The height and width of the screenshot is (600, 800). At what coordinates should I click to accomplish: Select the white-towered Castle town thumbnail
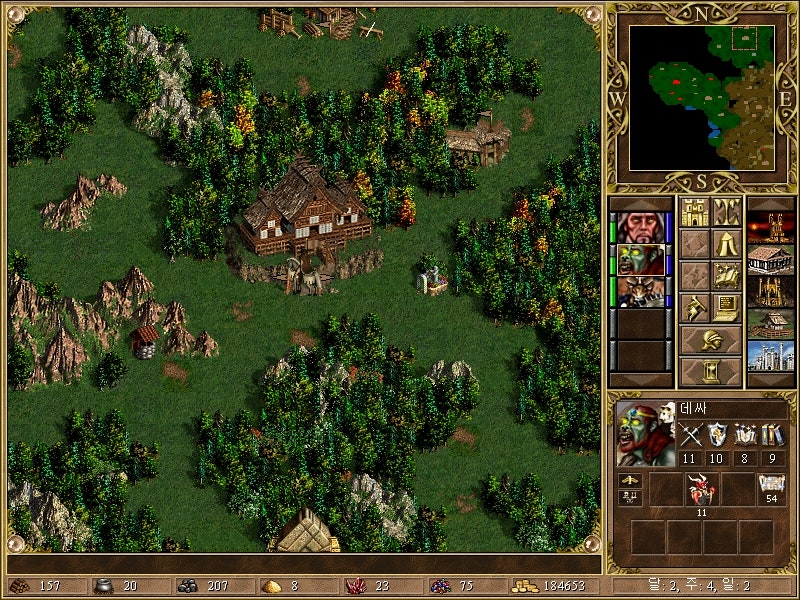click(771, 355)
